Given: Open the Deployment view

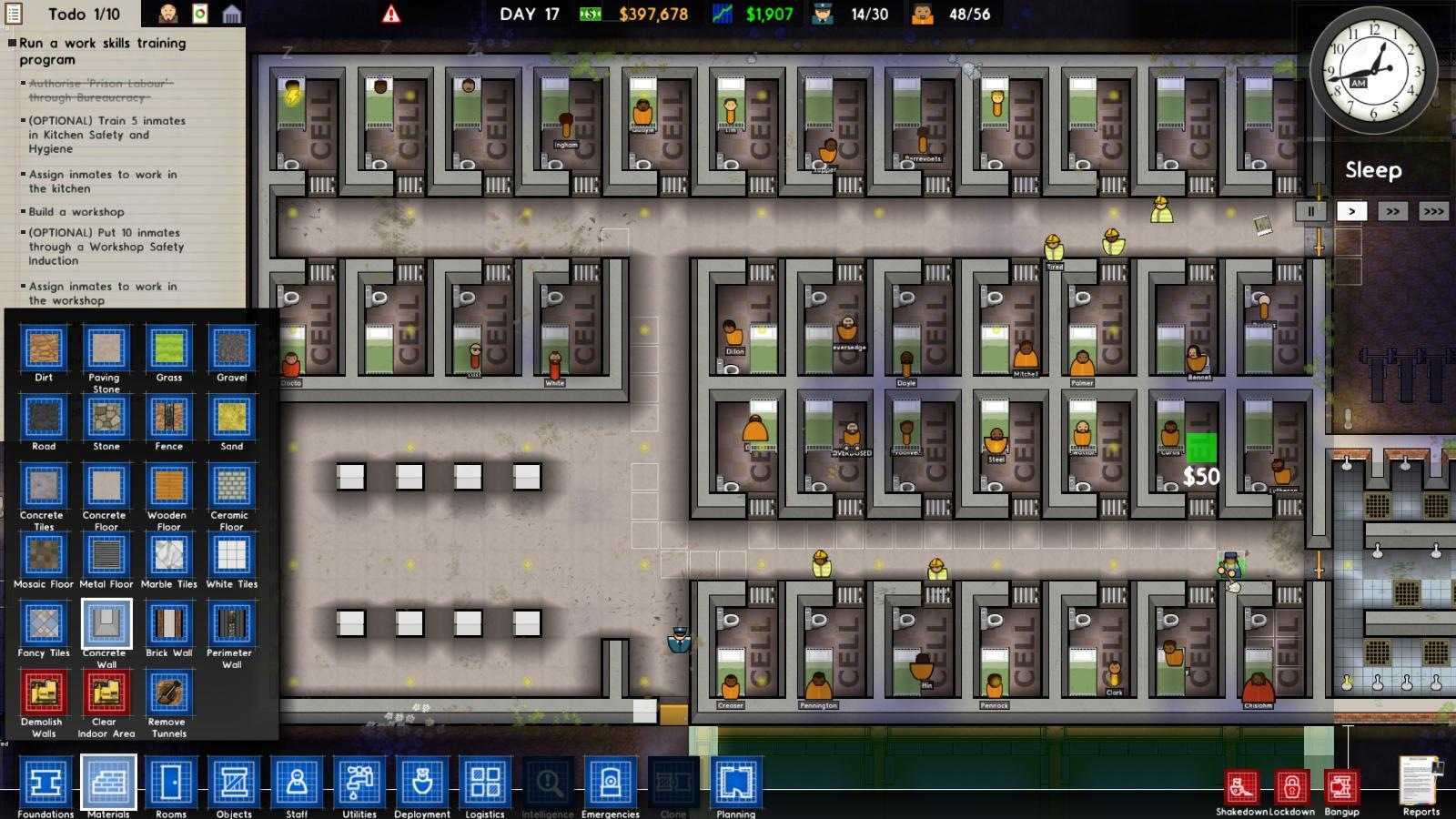Looking at the screenshot, I should point(421,783).
